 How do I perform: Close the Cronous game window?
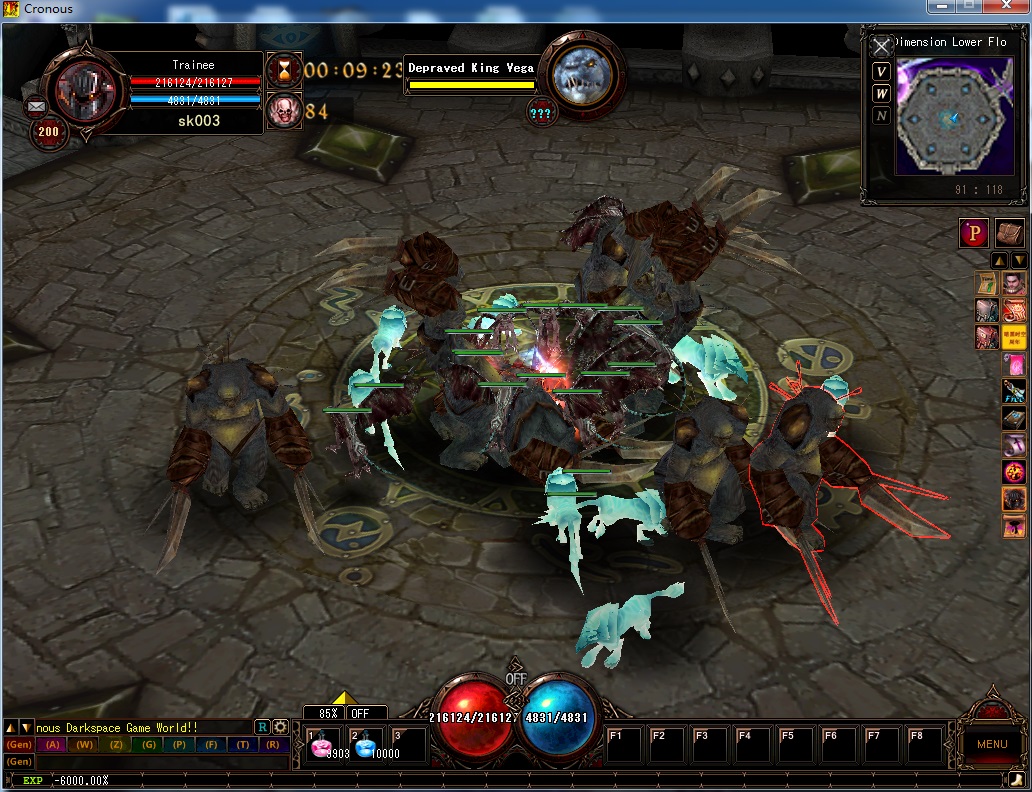(x=1008, y=7)
